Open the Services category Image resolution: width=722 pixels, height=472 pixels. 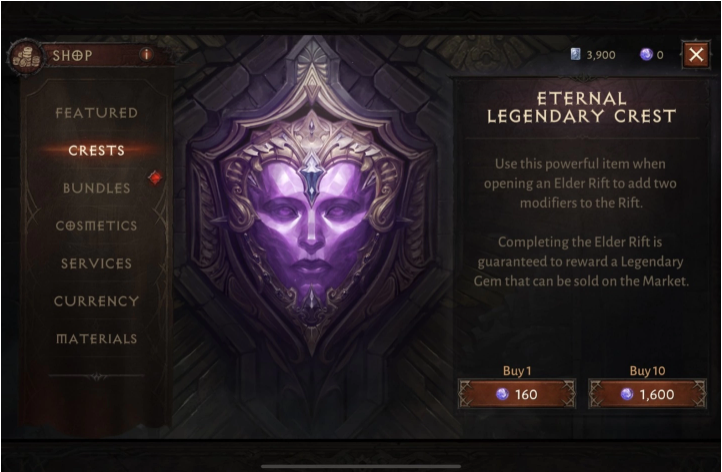(x=96, y=264)
